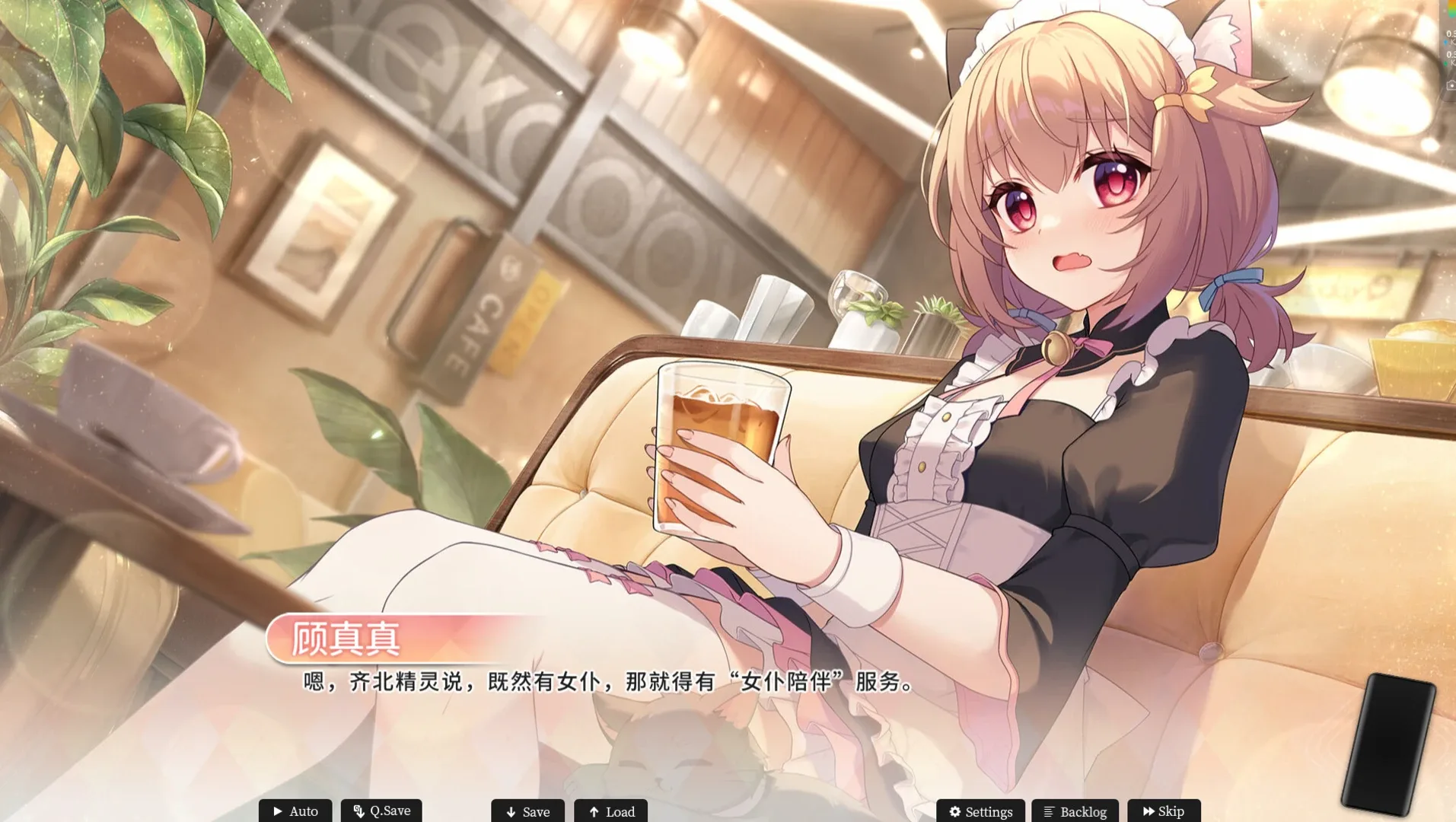Click the up-arrow icon on the Load button
Image resolution: width=1456 pixels, height=822 pixels.
pyautogui.click(x=594, y=811)
